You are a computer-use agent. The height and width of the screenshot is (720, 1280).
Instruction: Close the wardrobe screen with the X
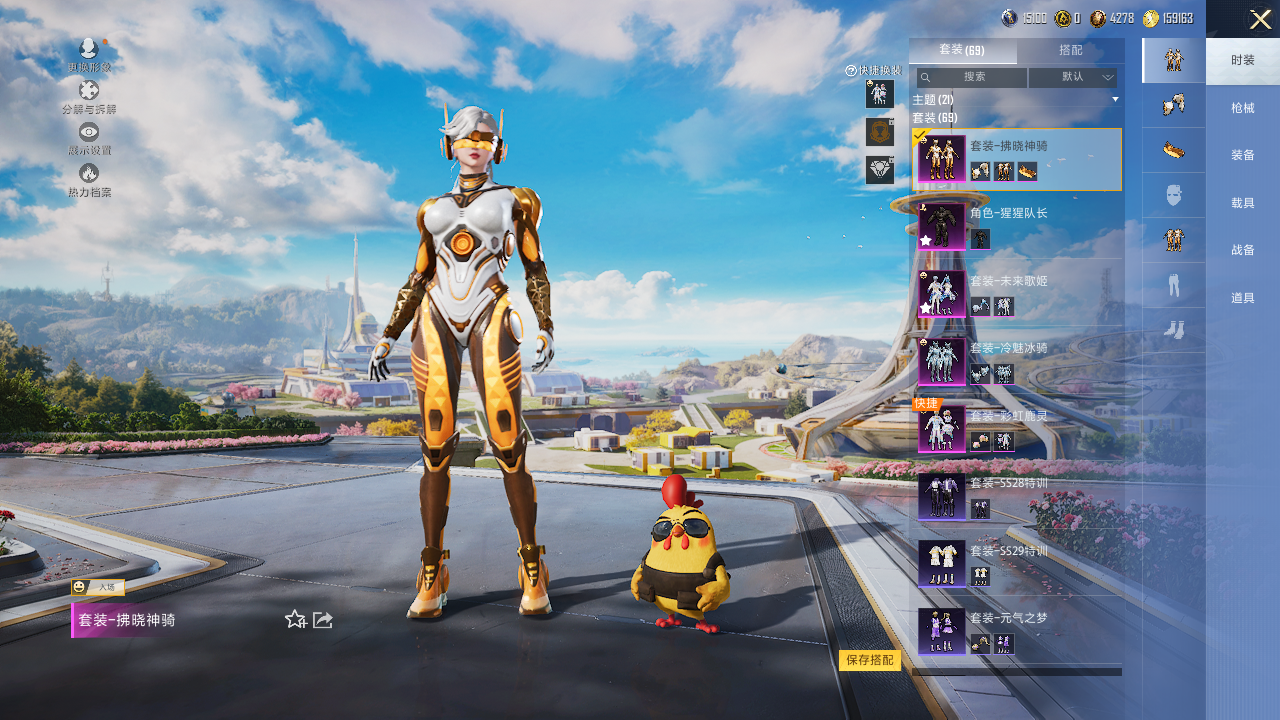tap(1260, 19)
